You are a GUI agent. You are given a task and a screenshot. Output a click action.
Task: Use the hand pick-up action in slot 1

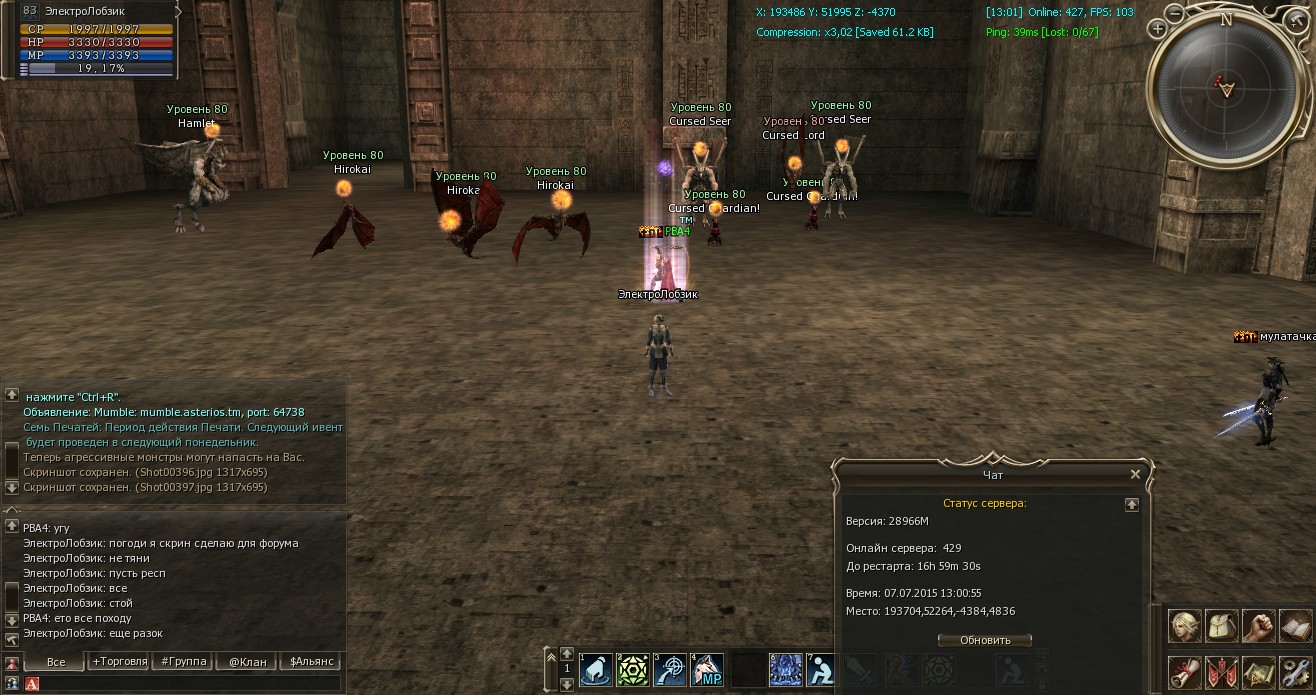(x=596, y=670)
